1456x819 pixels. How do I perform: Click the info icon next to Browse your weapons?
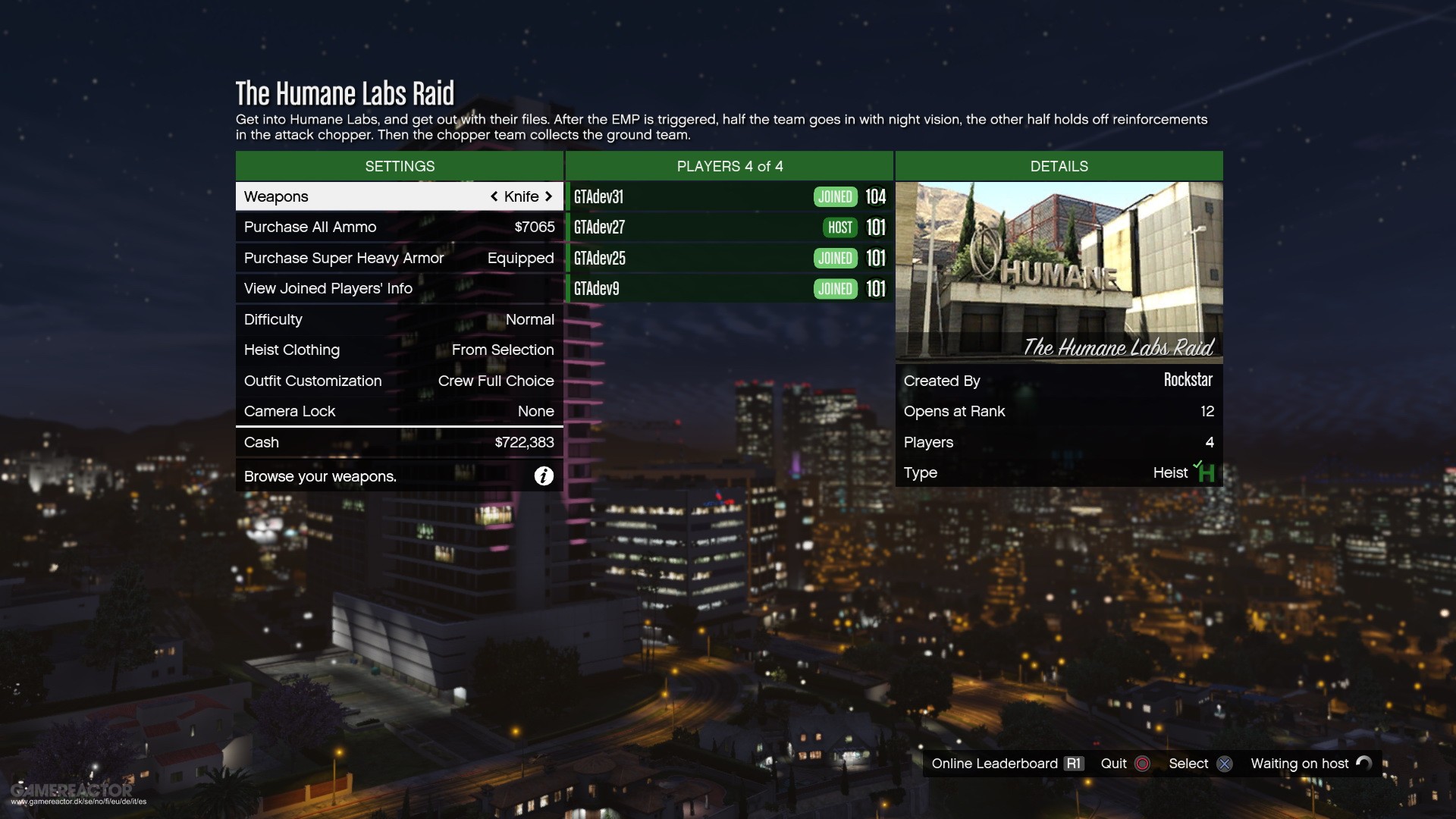(544, 476)
